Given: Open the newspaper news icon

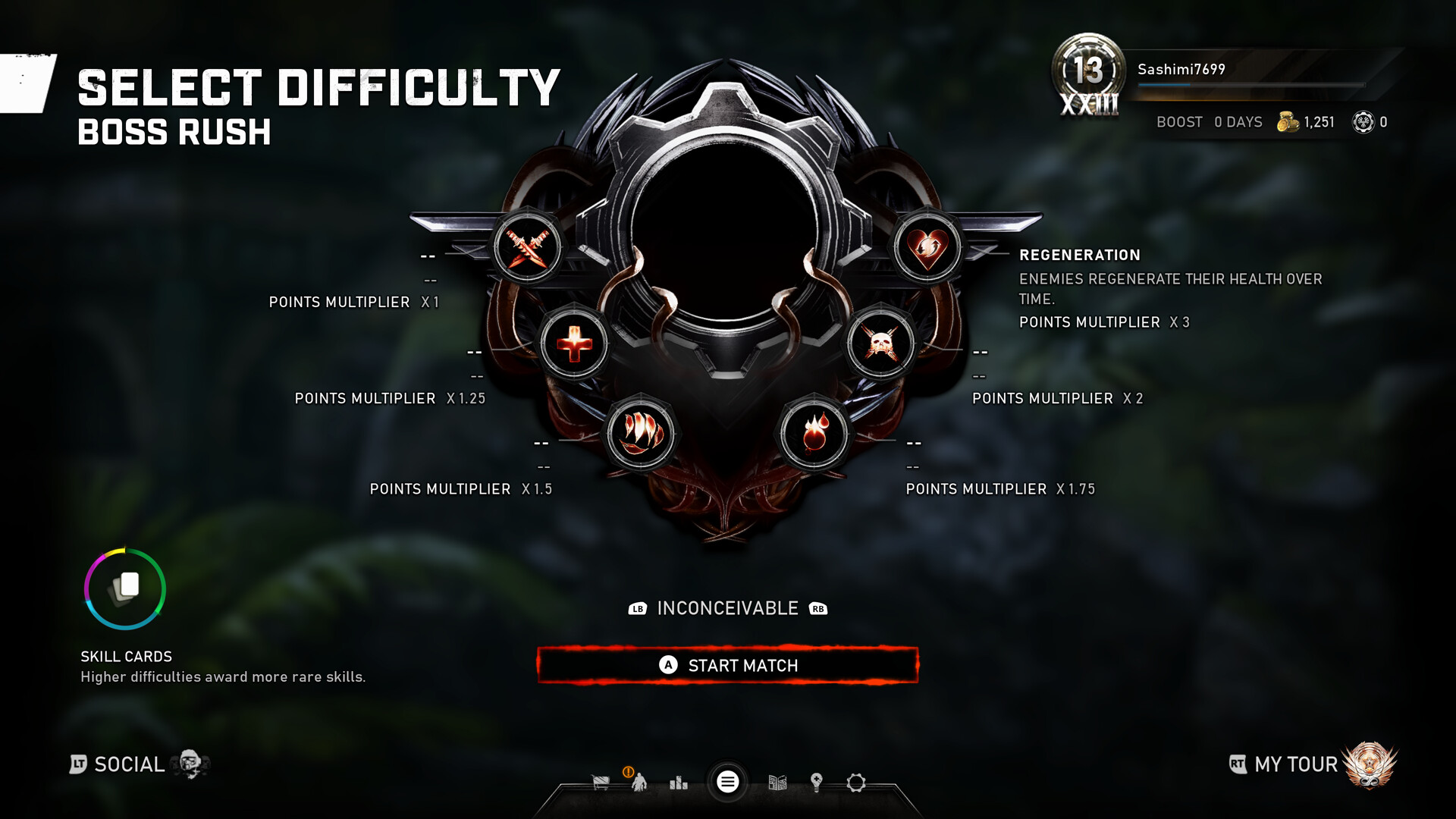Looking at the screenshot, I should click(x=777, y=783).
